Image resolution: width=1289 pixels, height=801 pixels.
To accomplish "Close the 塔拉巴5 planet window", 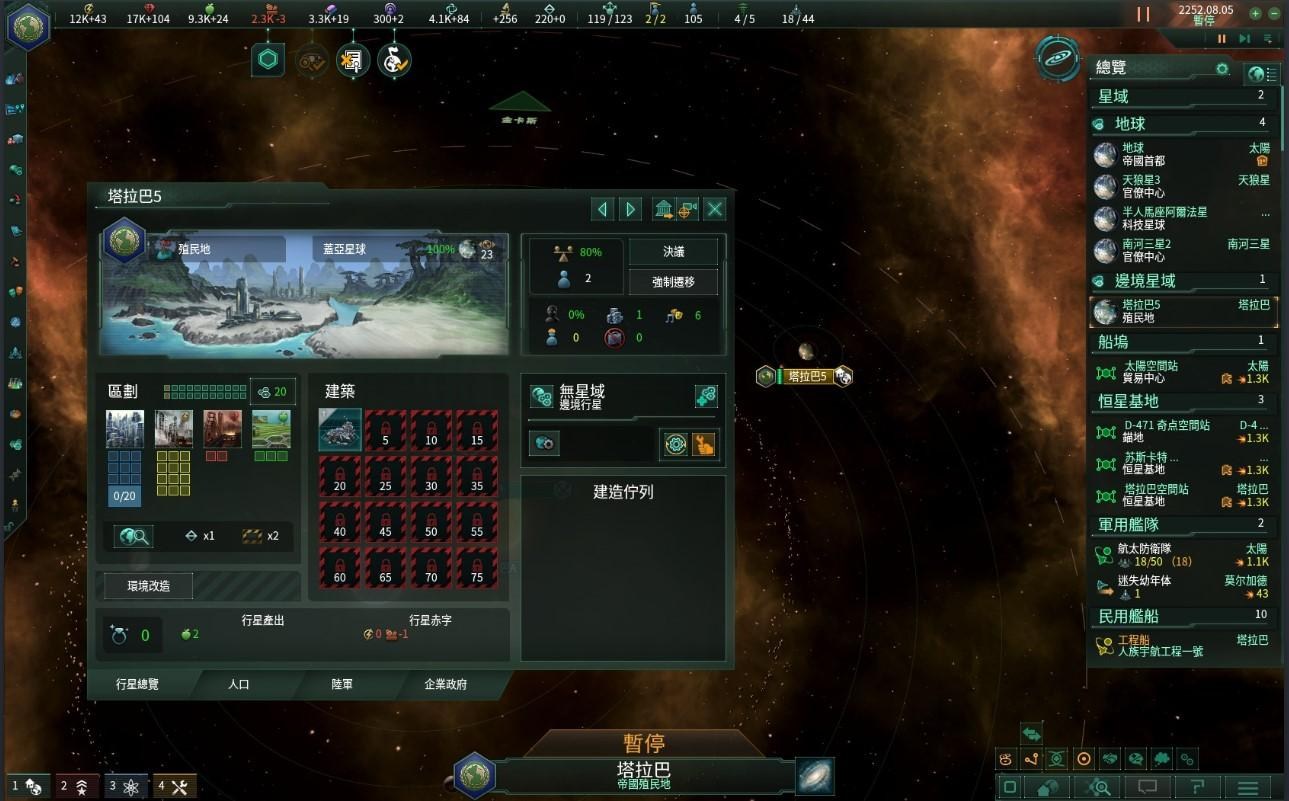I will coord(715,209).
